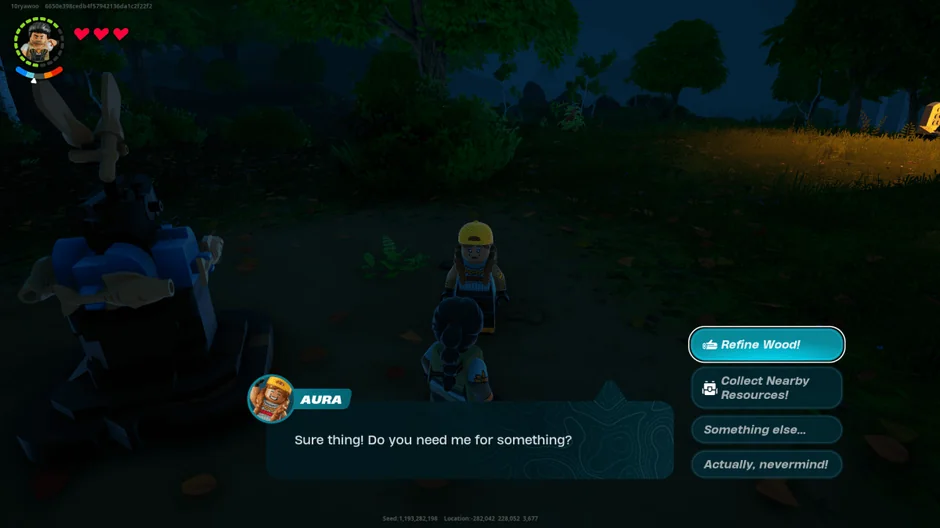Select Collect Nearby Resources! reply
The width and height of the screenshot is (940, 528).
tap(766, 388)
